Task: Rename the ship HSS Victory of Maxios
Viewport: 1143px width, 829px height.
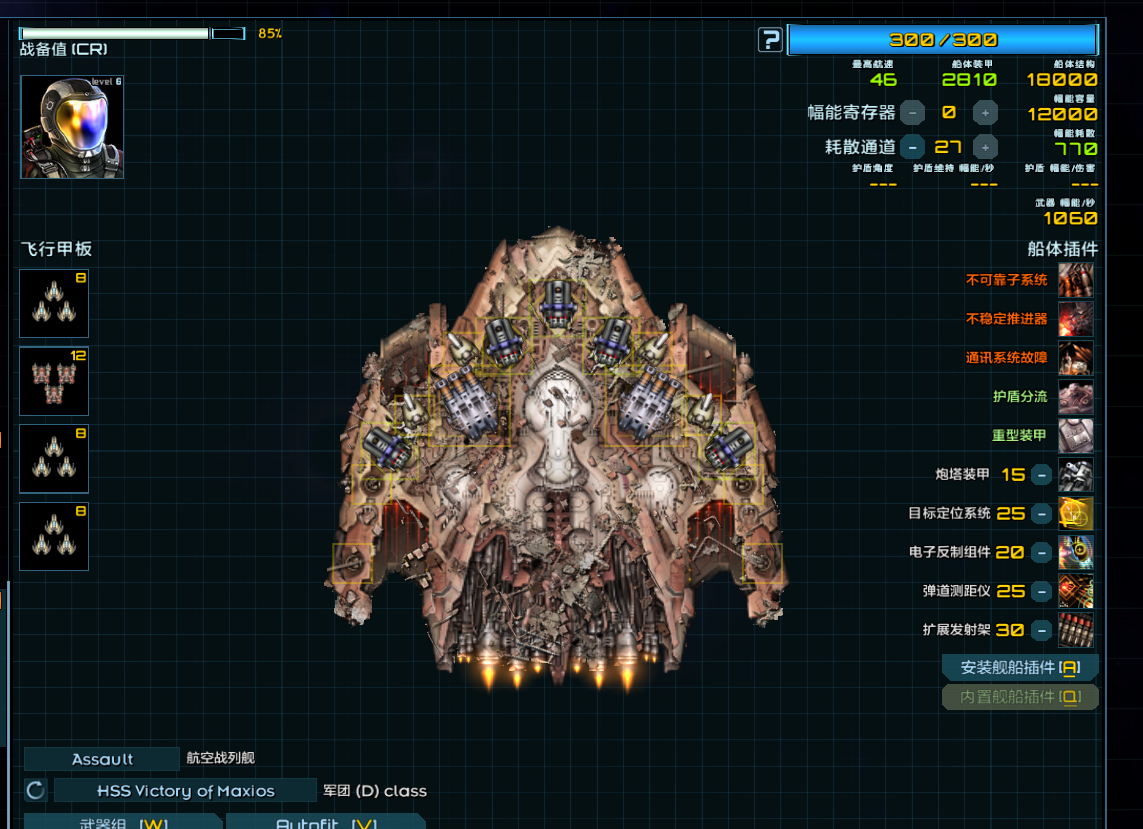Action: click(x=185, y=791)
